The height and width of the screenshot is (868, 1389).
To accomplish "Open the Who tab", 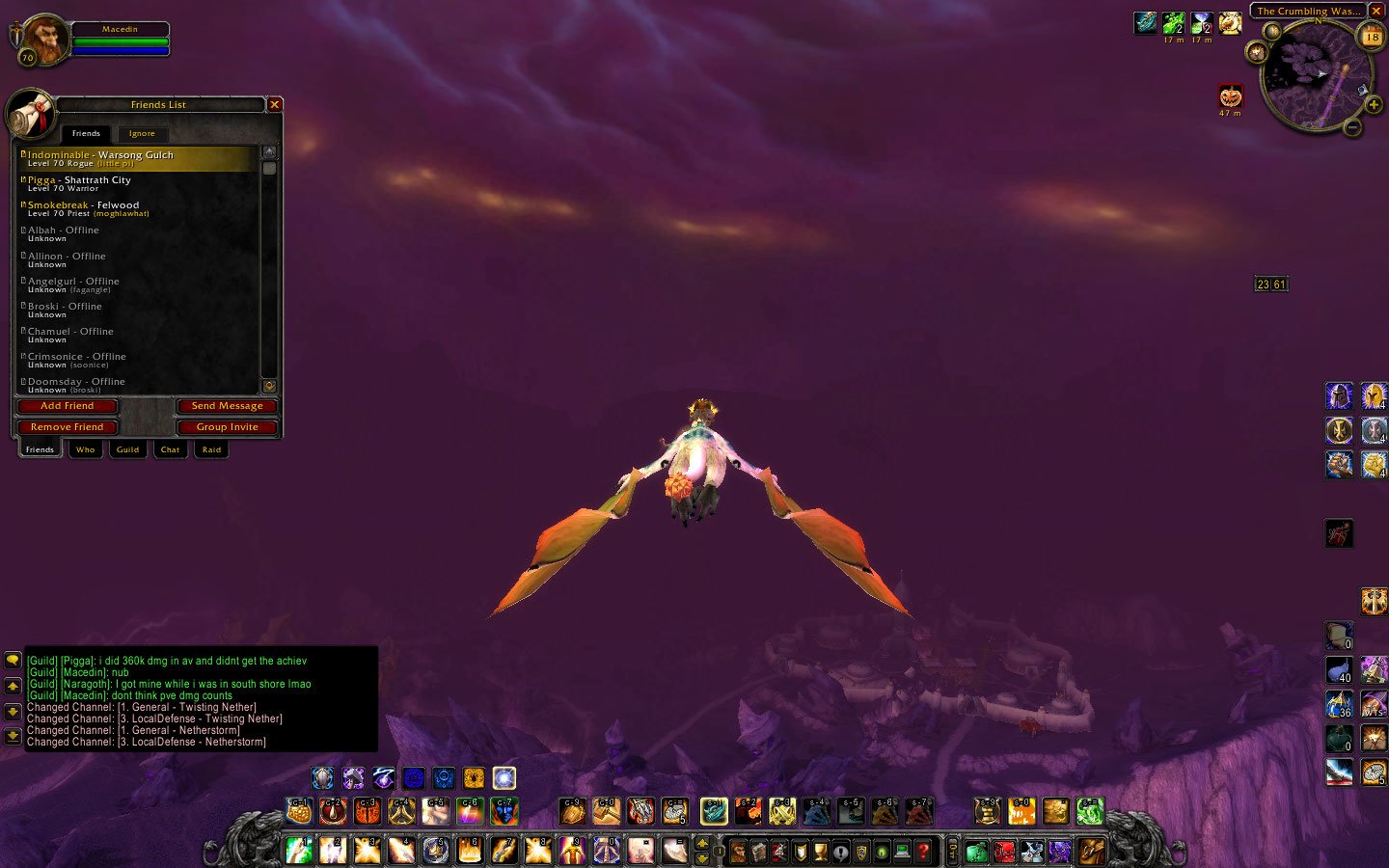I will [86, 449].
